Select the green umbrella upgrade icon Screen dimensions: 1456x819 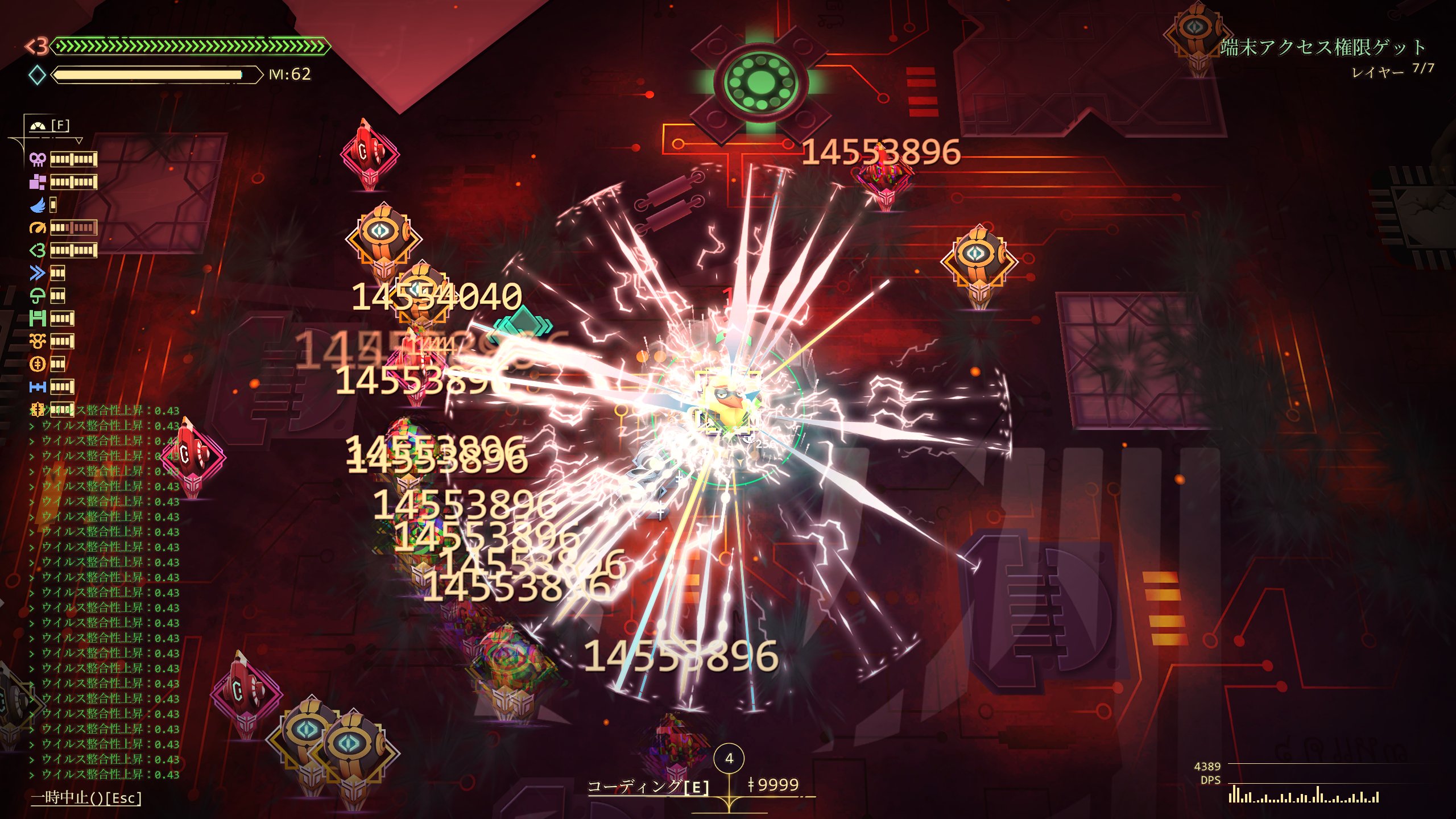(38, 296)
